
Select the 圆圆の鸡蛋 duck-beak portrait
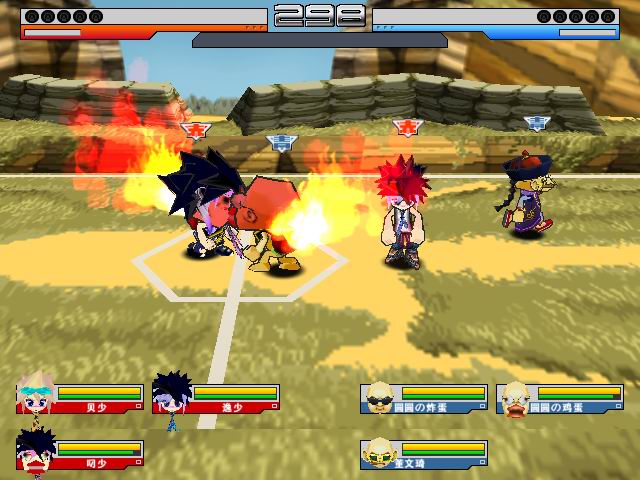point(516,398)
